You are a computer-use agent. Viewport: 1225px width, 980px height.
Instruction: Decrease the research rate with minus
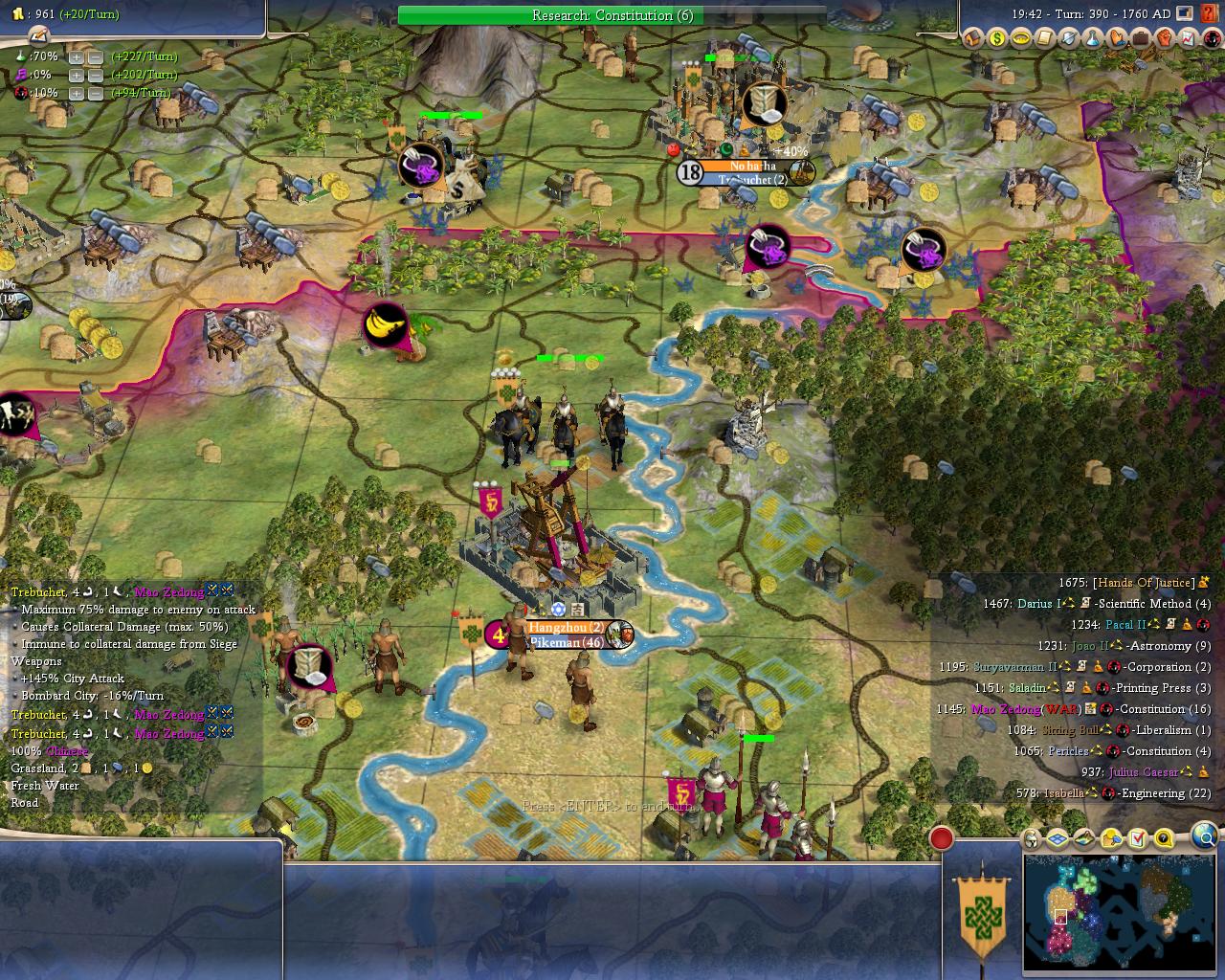(x=96, y=56)
